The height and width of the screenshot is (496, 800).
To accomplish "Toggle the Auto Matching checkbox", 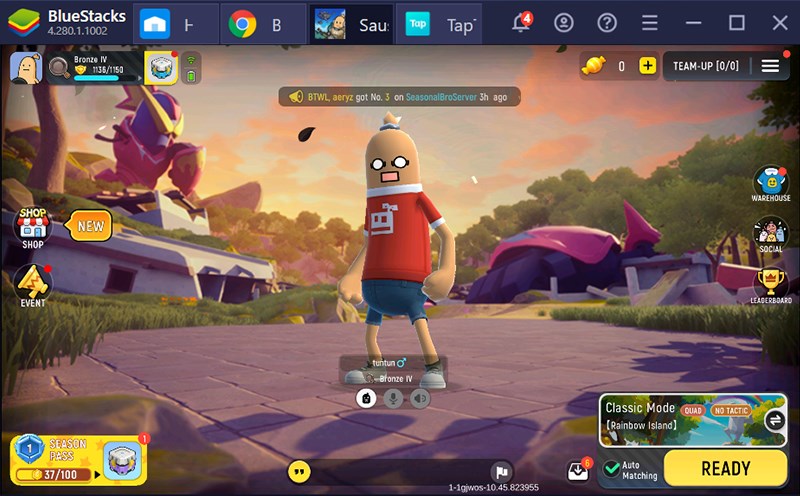I will point(612,468).
